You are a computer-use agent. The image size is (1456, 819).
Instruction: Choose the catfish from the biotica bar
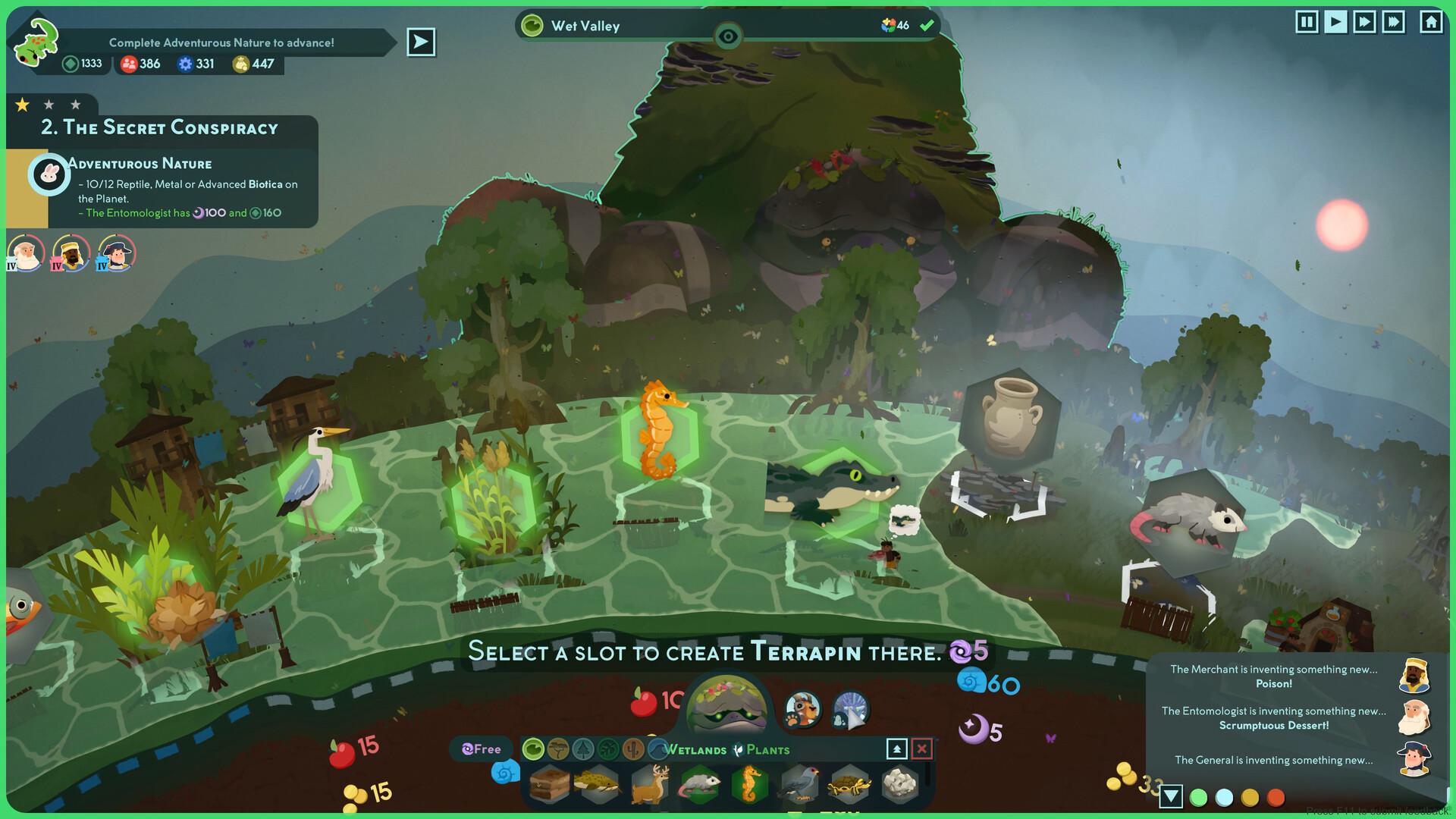(x=598, y=784)
